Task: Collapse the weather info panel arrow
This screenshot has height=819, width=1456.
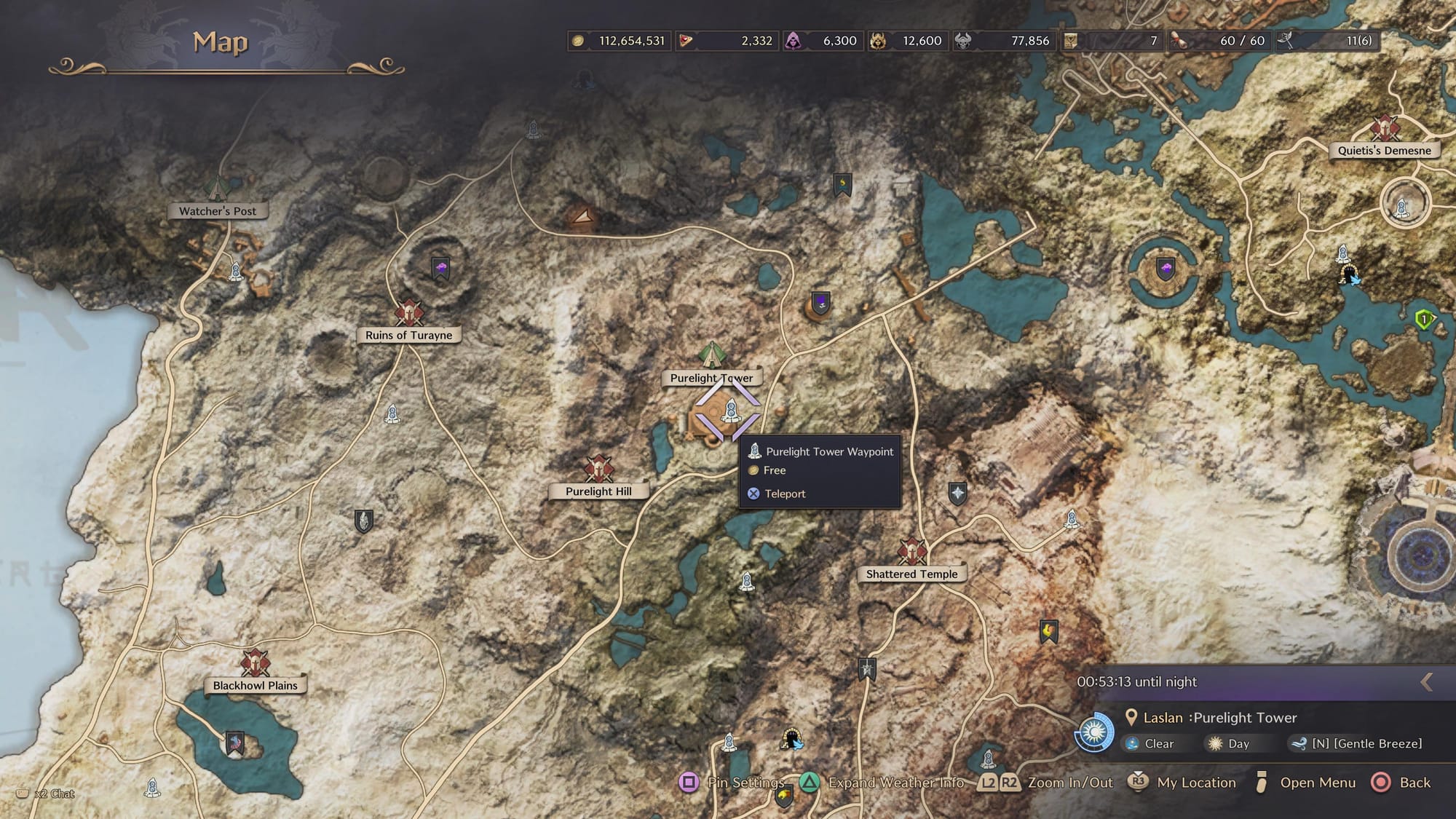Action: [1427, 681]
